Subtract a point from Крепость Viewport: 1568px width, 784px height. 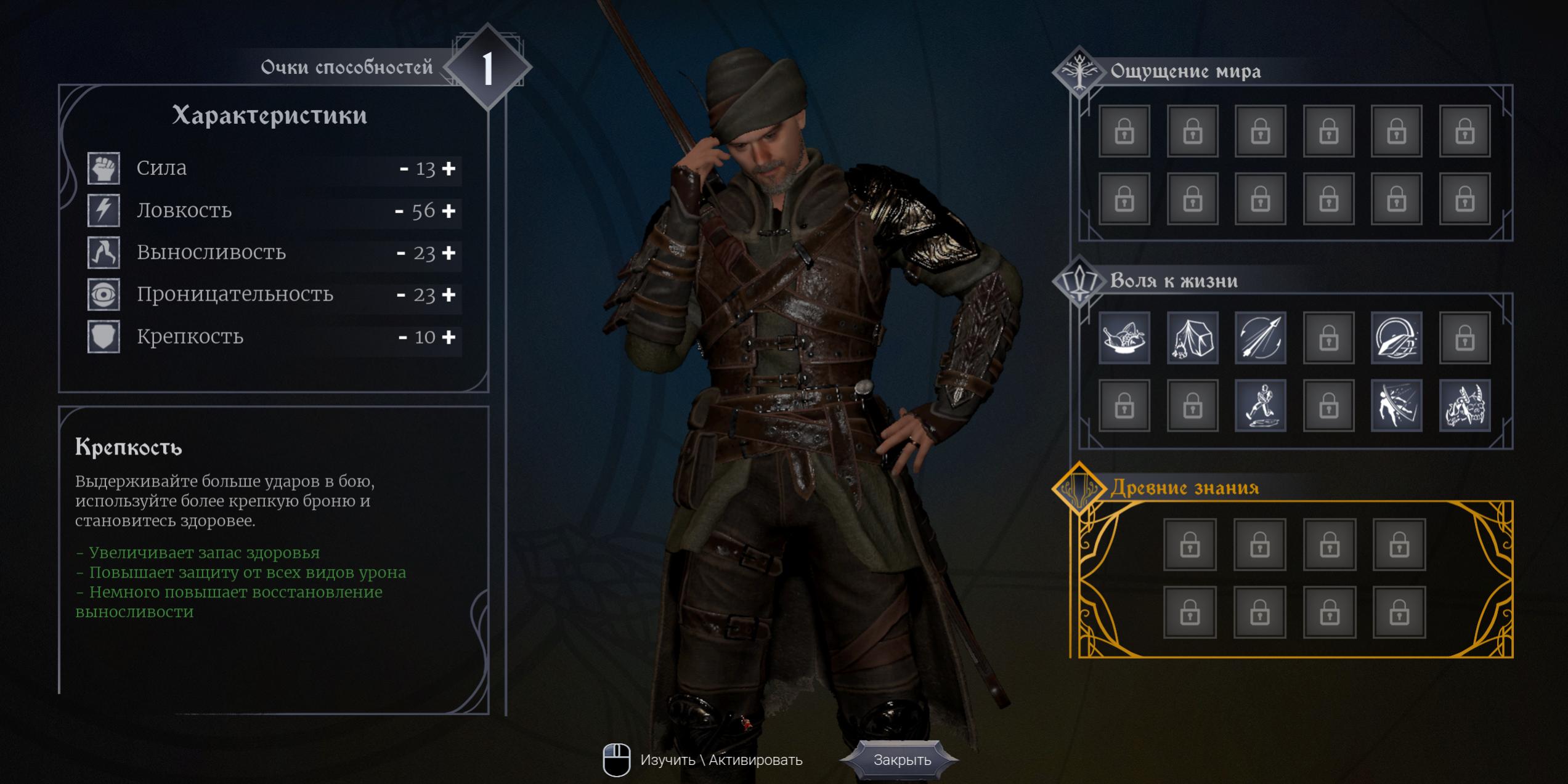403,337
